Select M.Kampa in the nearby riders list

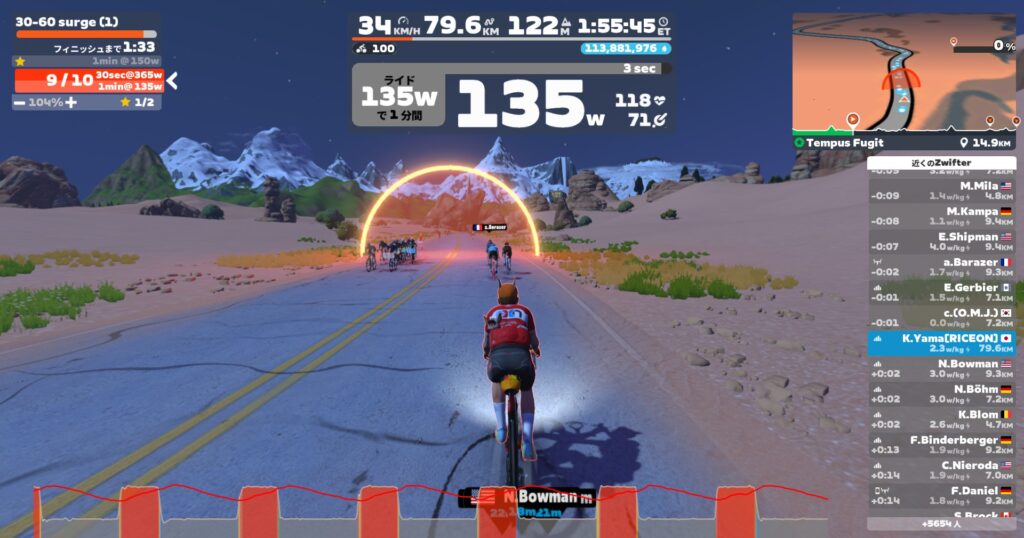941,216
